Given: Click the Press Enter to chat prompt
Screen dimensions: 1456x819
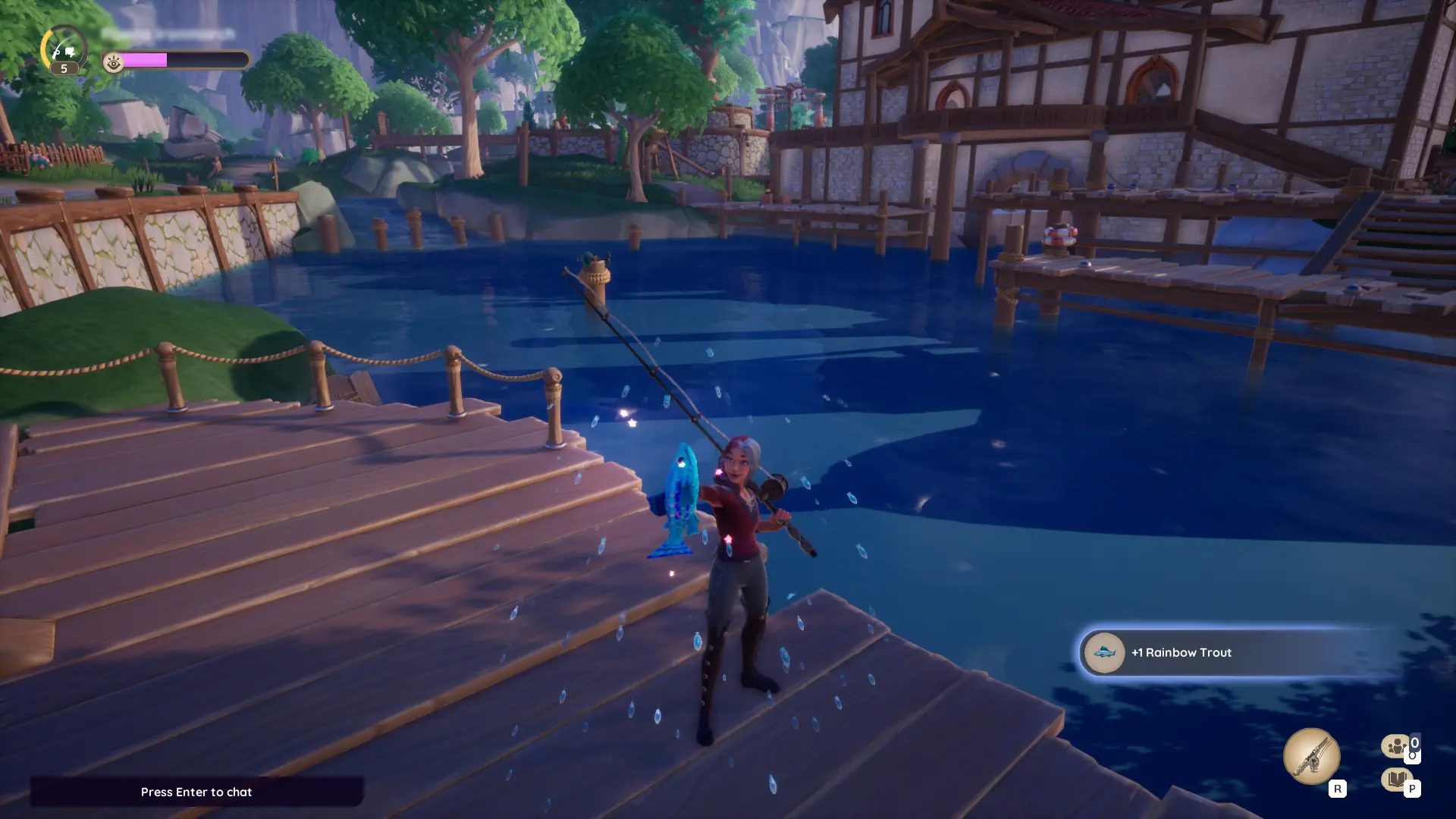Looking at the screenshot, I should tap(196, 792).
